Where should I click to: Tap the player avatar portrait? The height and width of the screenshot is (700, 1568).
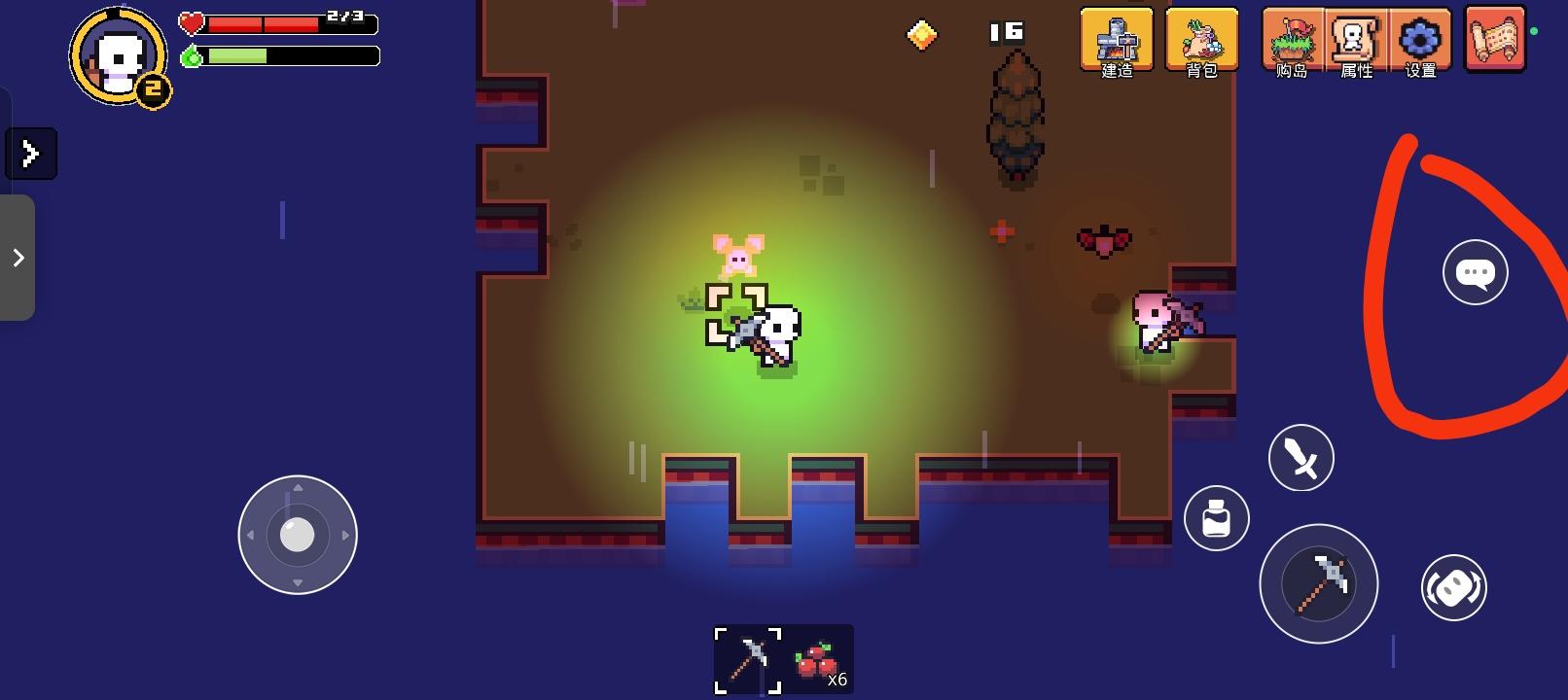point(117,55)
